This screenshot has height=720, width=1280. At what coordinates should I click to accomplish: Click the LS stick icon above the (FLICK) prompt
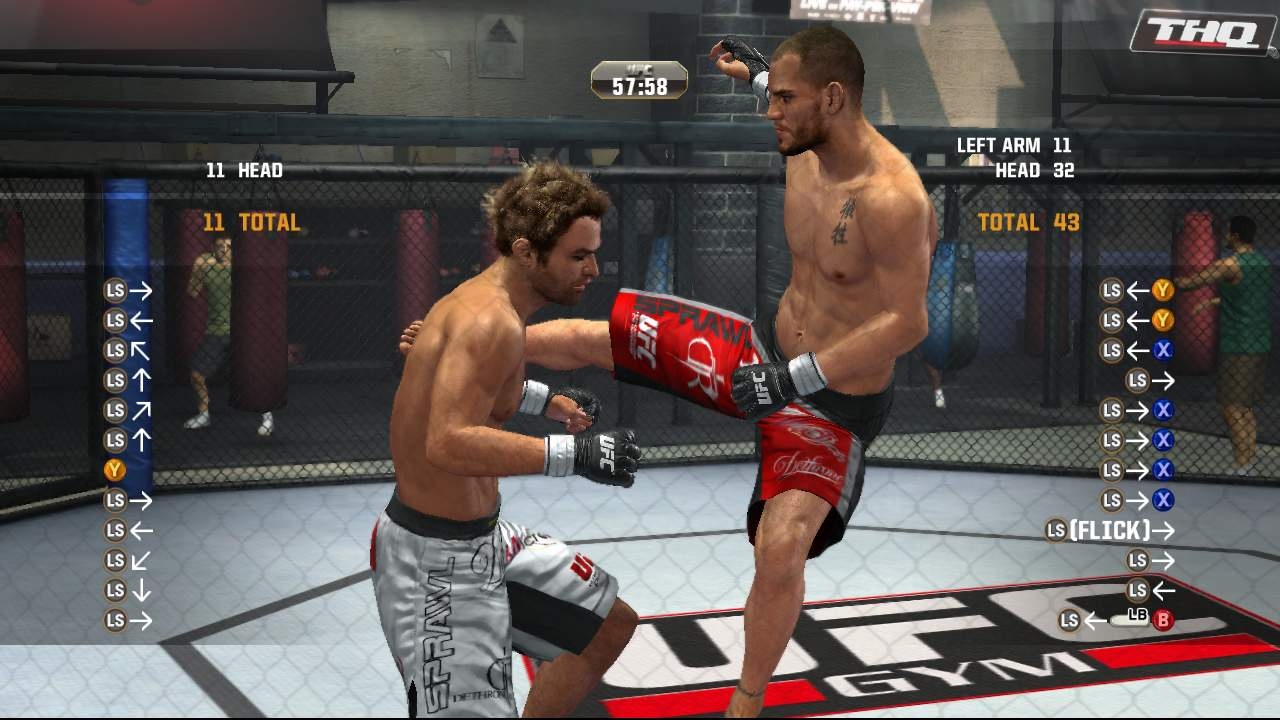(1115, 497)
